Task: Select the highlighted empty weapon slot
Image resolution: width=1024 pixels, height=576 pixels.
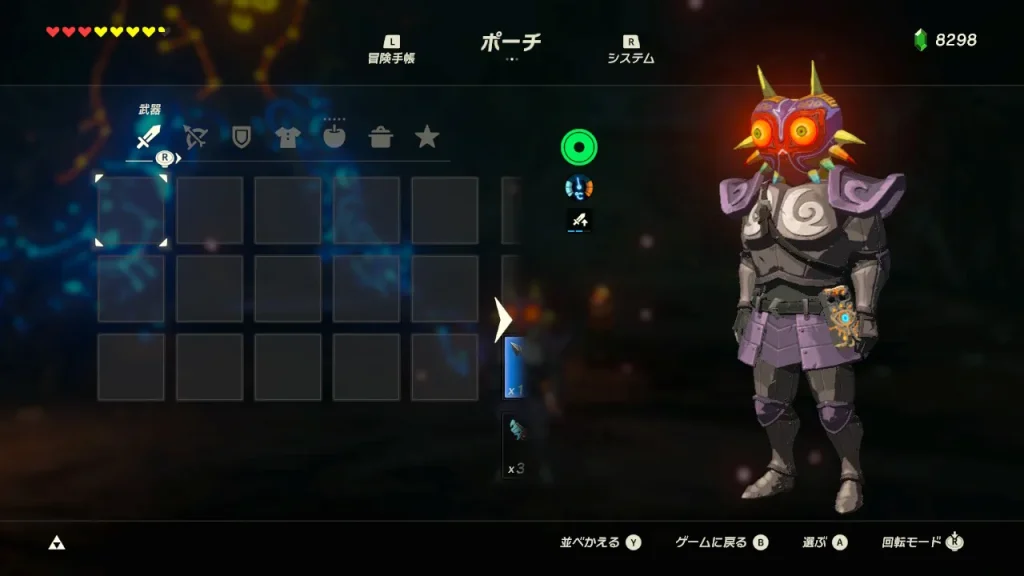Action: 131,210
